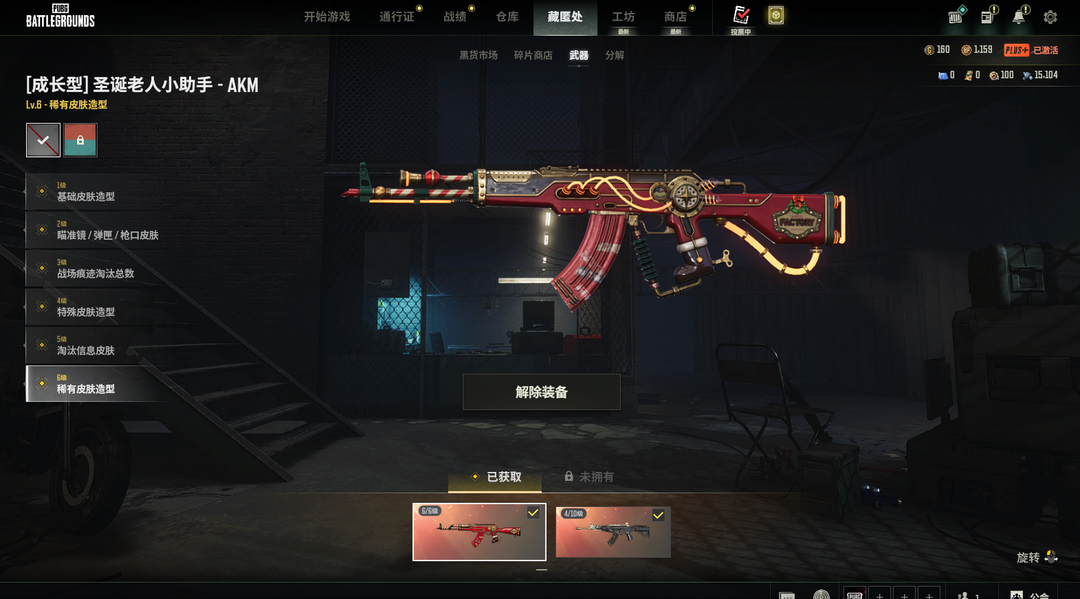Image resolution: width=1080 pixels, height=599 pixels.
Task: Choose the 分解 sub-tab
Action: pos(614,56)
